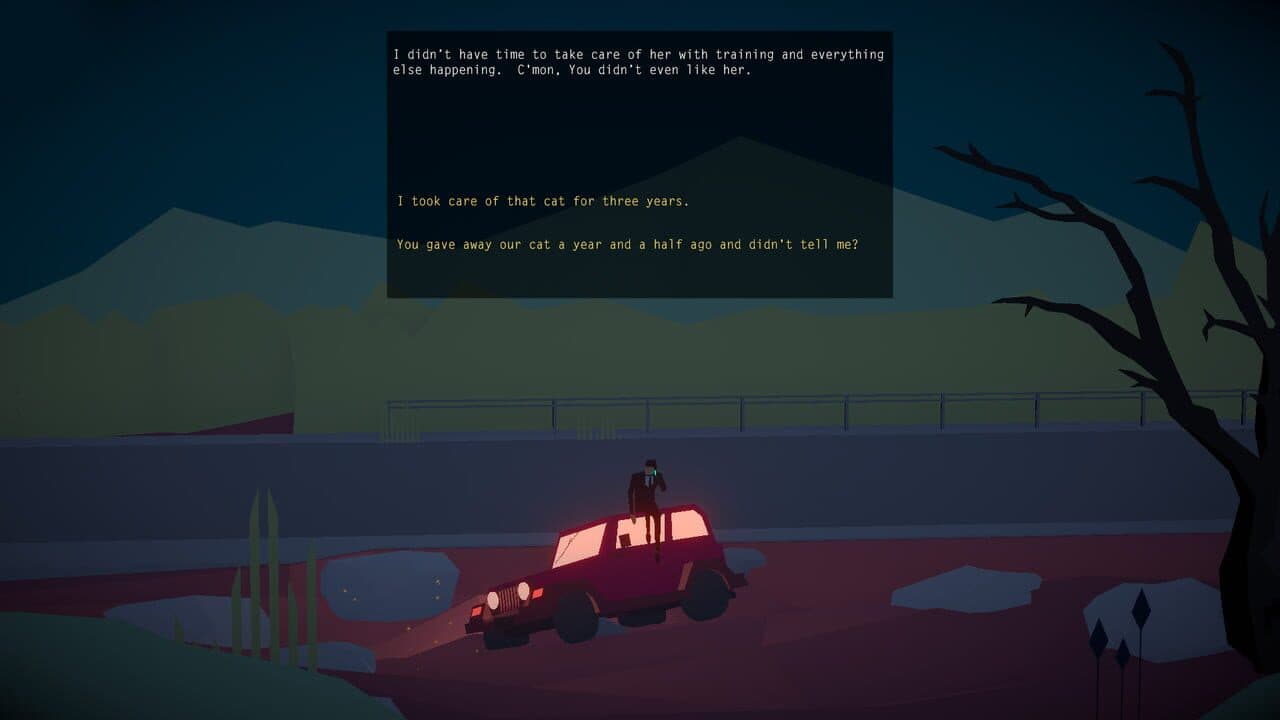The height and width of the screenshot is (720, 1280).
Task: Click the man standing on the jeep
Action: [648, 485]
